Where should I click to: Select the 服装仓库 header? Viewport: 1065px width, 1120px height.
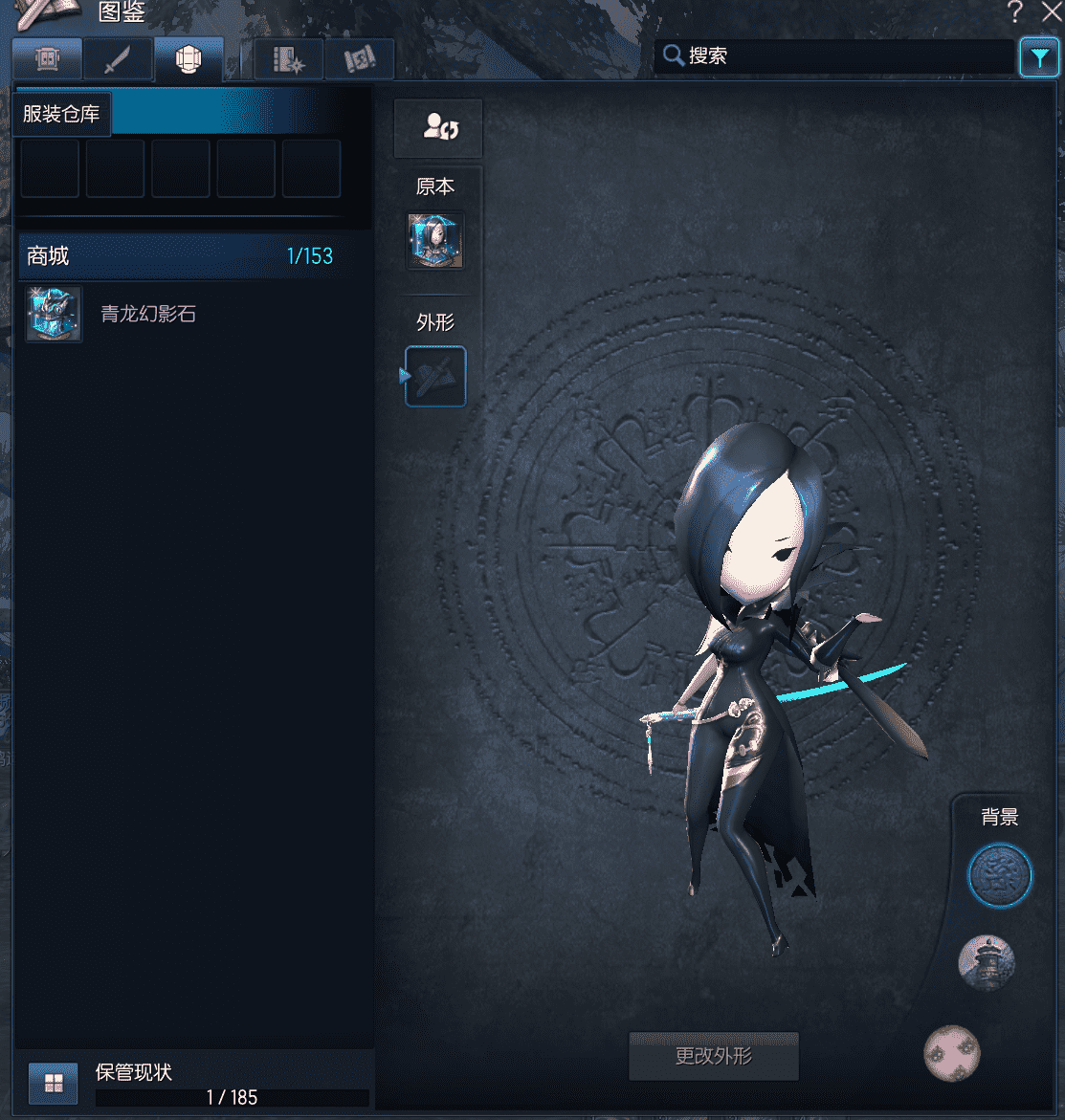(x=61, y=114)
